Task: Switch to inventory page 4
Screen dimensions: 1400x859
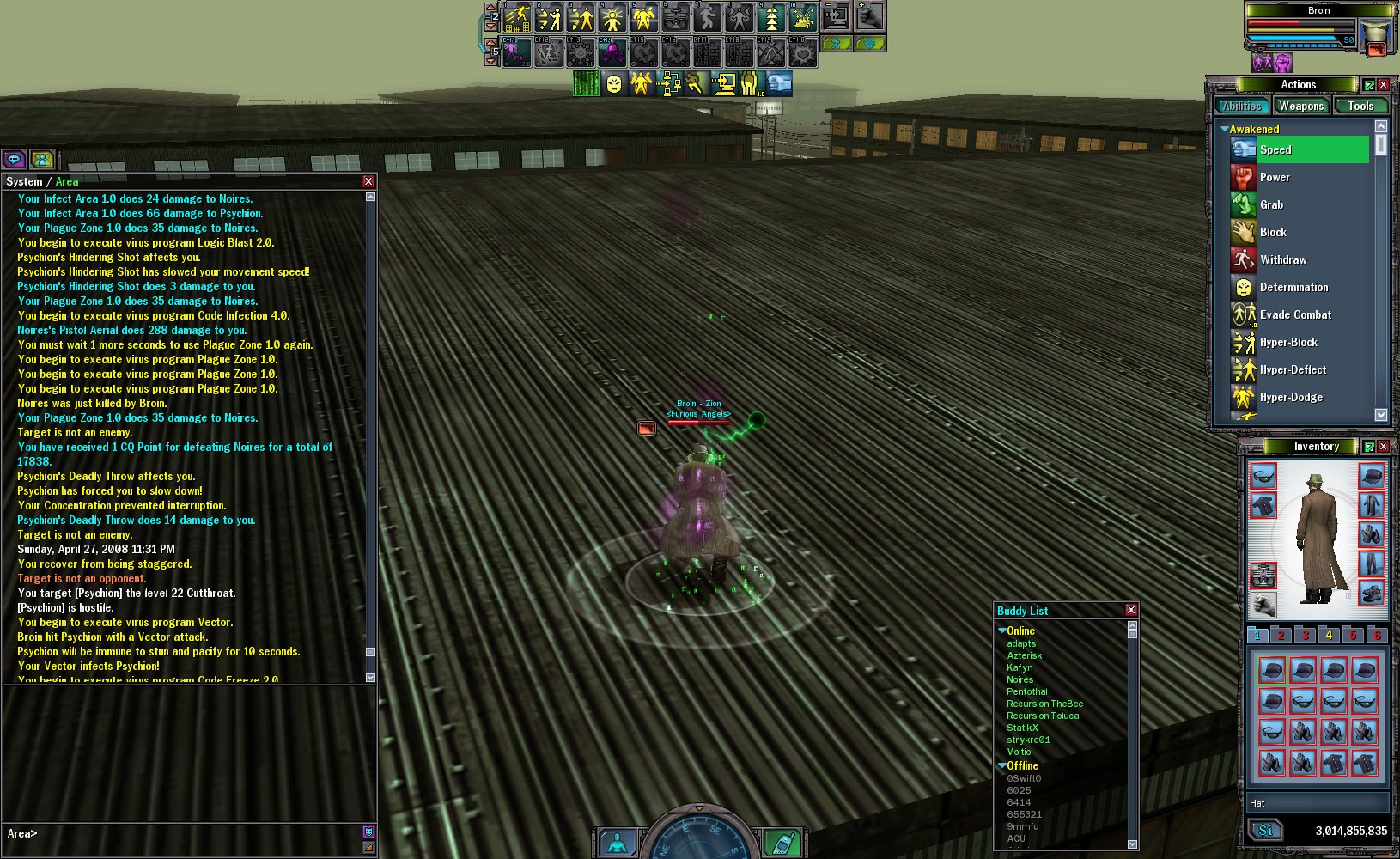Action: click(x=1329, y=635)
